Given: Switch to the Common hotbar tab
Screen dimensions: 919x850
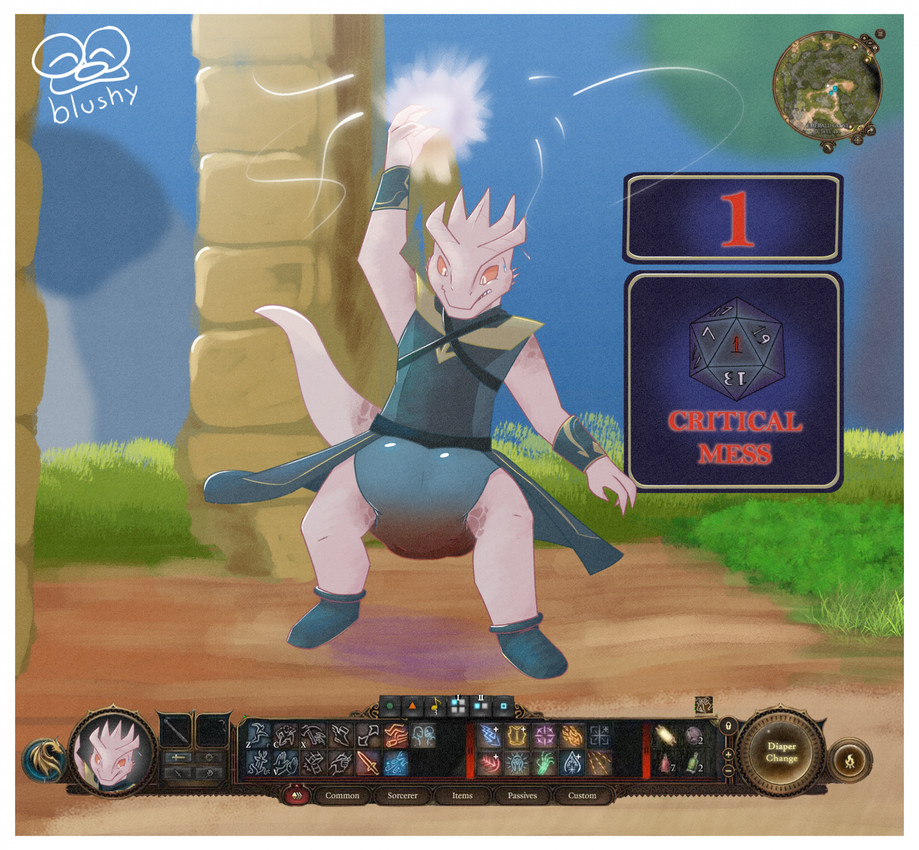Looking at the screenshot, I should point(343,796).
